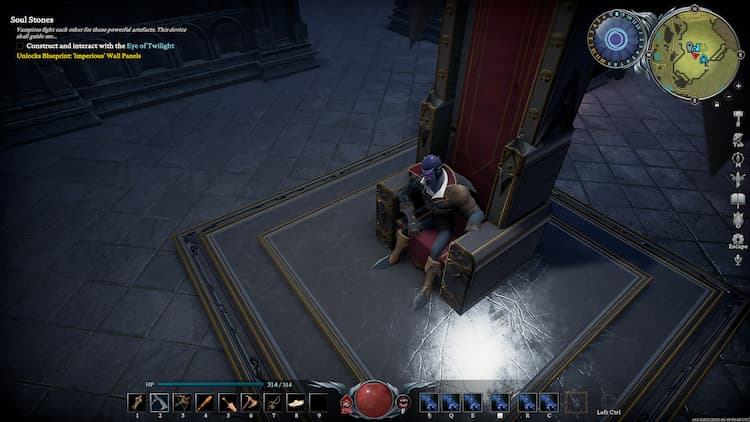Activate the ability bound to R
This screenshot has height=422, width=750.
tap(526, 402)
